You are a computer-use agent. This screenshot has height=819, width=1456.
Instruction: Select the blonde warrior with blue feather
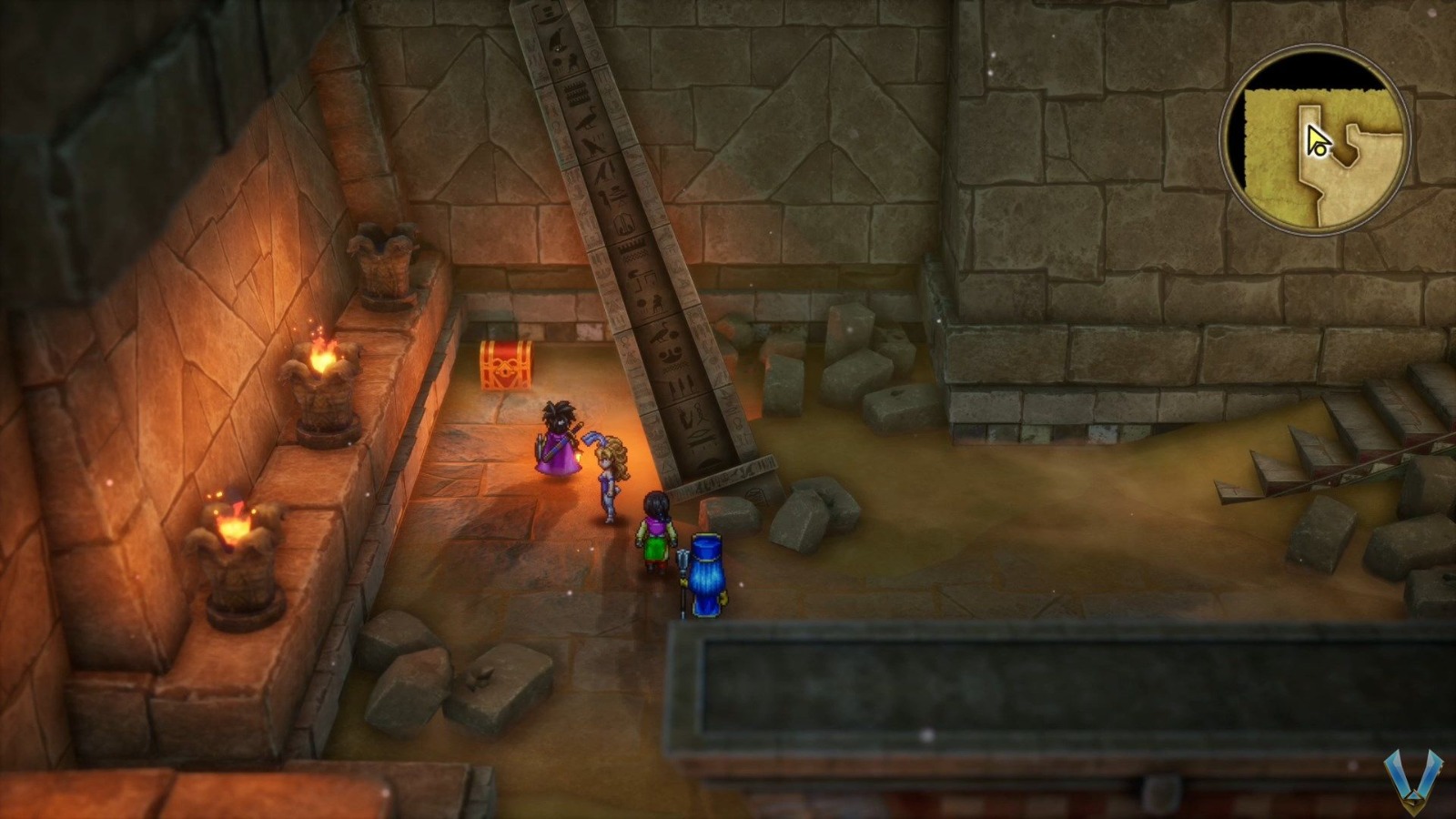click(610, 469)
